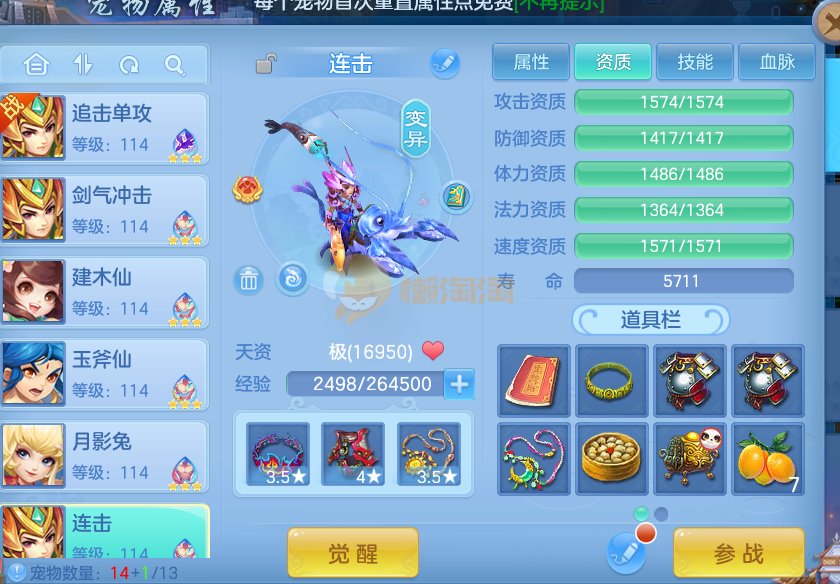
Task: Click the home icon above pet list
Action: 36,66
